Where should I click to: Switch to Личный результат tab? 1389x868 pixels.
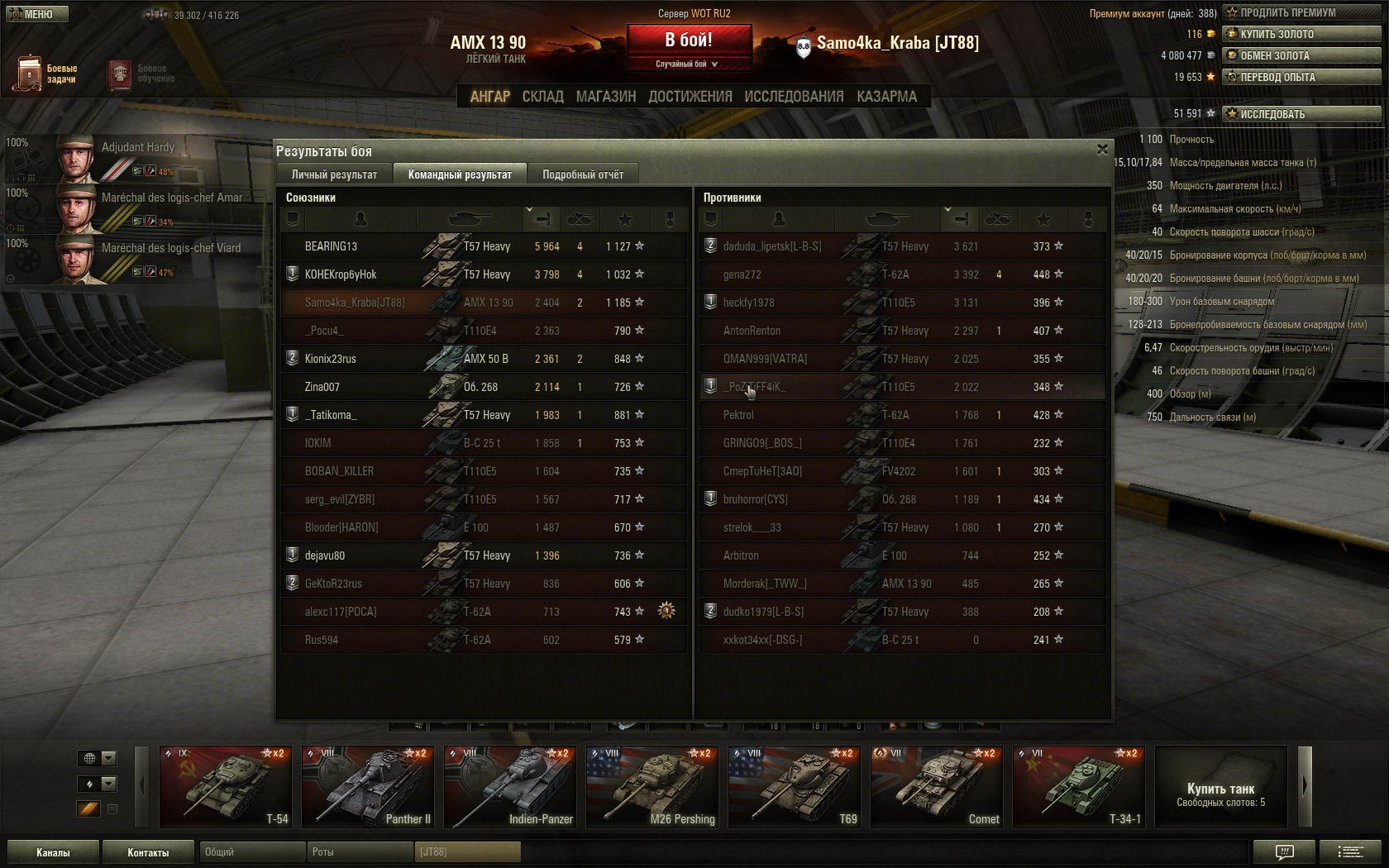click(x=334, y=174)
